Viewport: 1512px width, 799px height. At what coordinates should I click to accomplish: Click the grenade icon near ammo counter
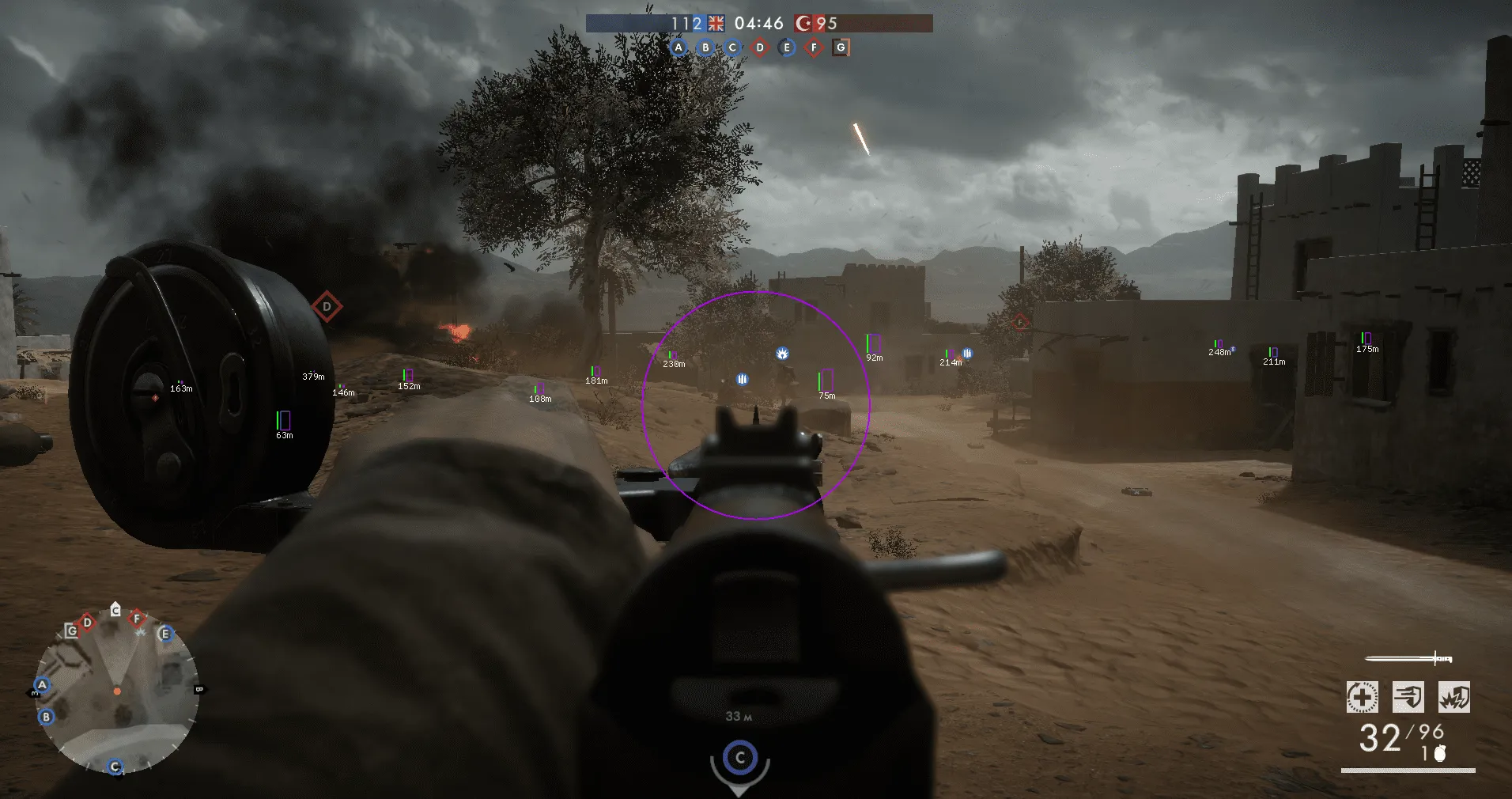tap(1439, 754)
